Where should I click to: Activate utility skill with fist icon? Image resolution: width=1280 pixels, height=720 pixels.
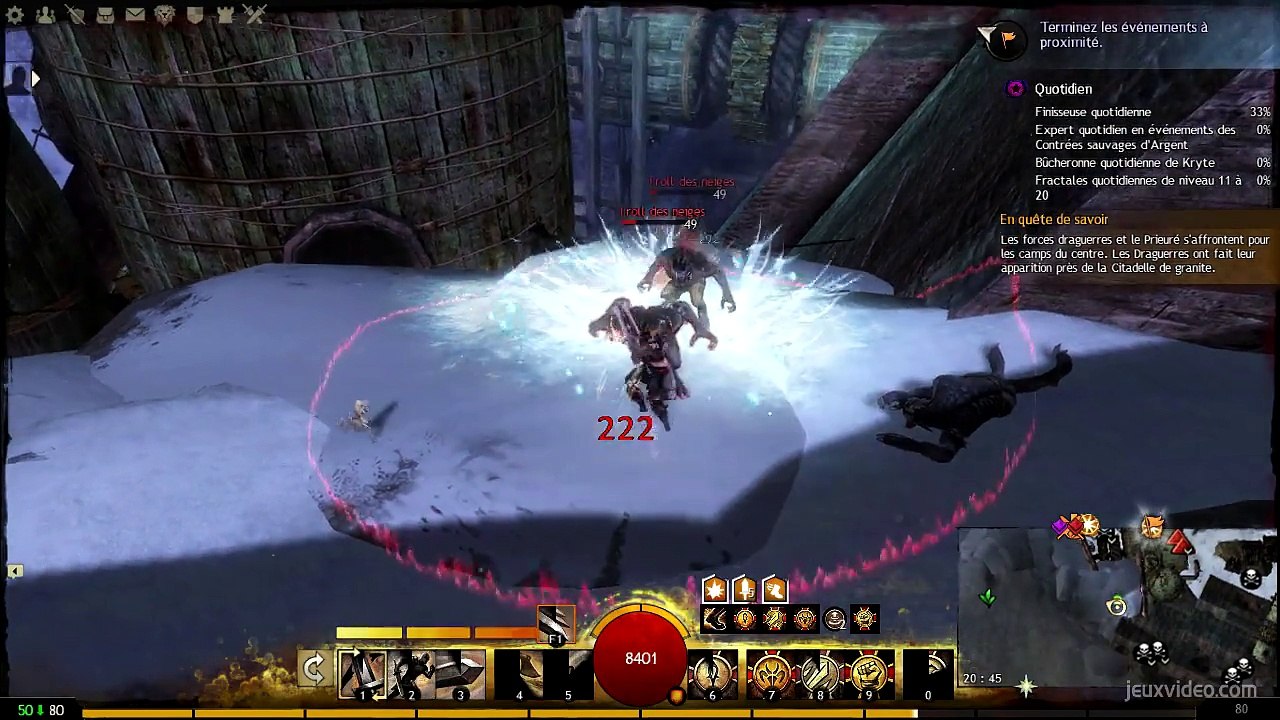870,673
